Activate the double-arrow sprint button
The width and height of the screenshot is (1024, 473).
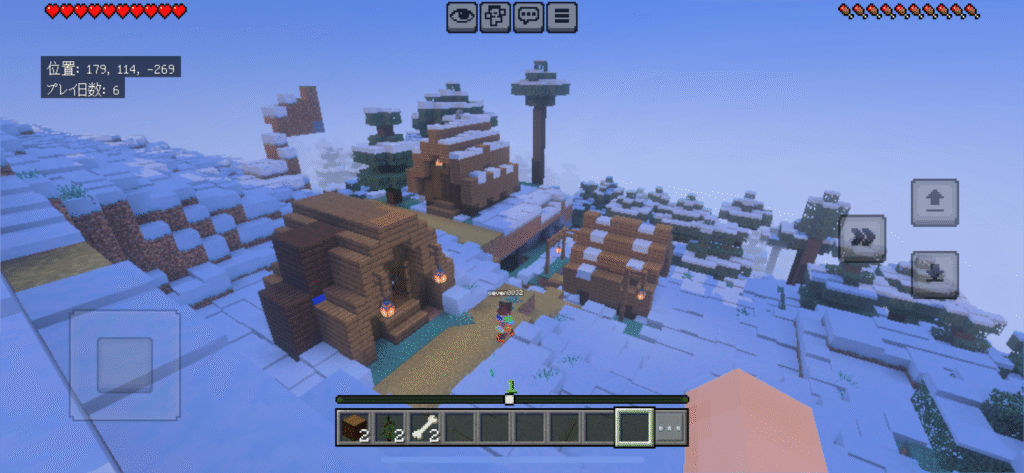(861, 238)
